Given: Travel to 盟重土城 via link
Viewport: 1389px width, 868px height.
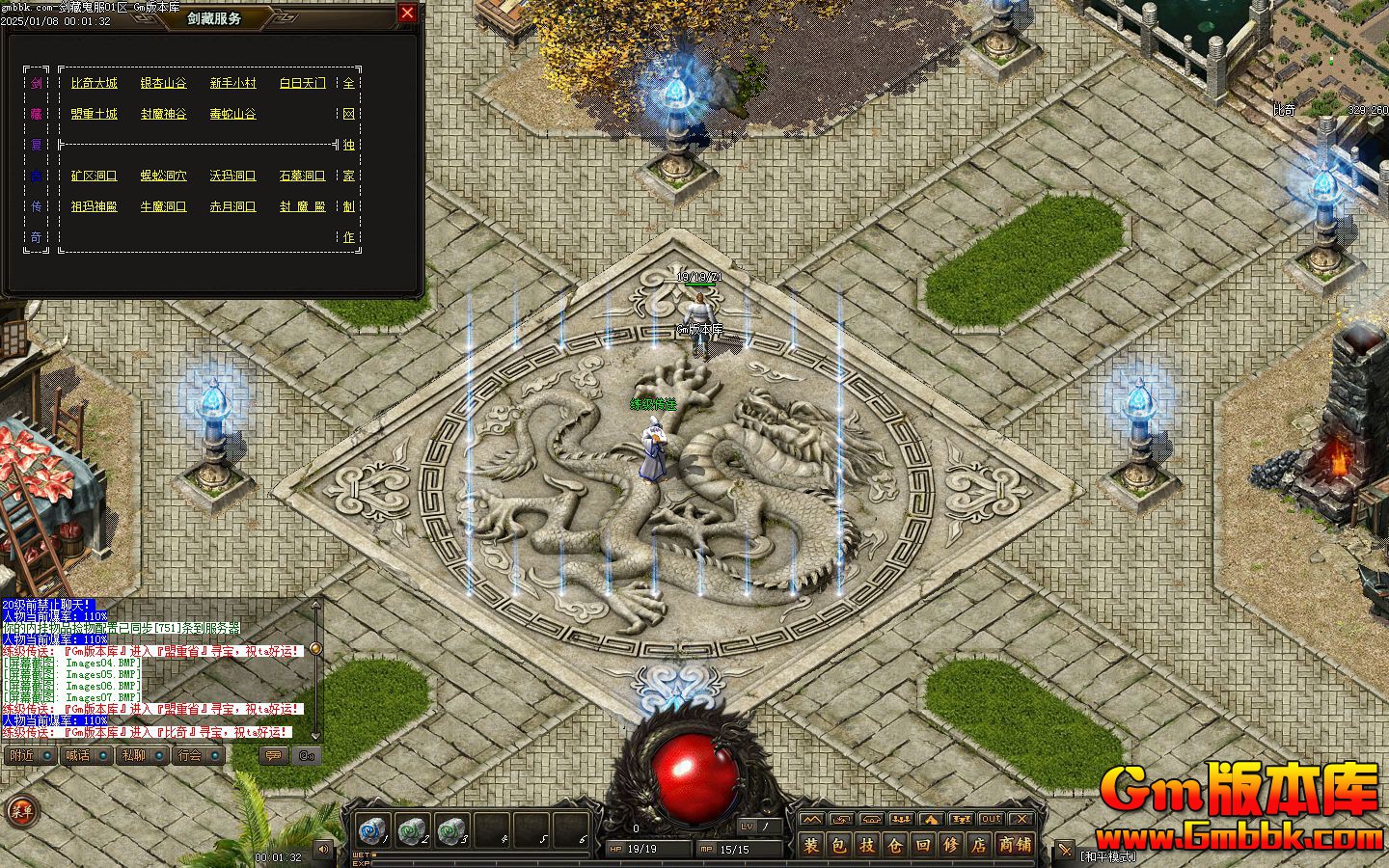Looking at the screenshot, I should click(x=95, y=114).
